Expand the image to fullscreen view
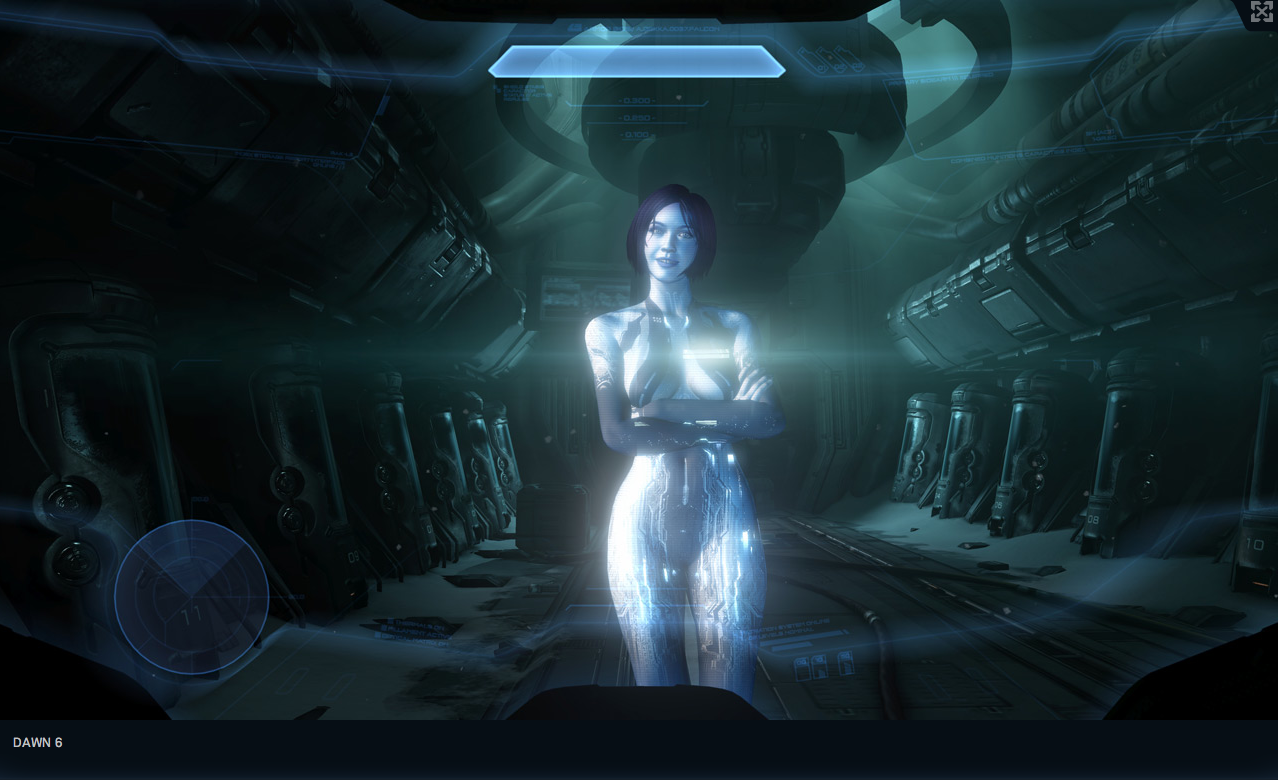The height and width of the screenshot is (780, 1278). click(1261, 12)
